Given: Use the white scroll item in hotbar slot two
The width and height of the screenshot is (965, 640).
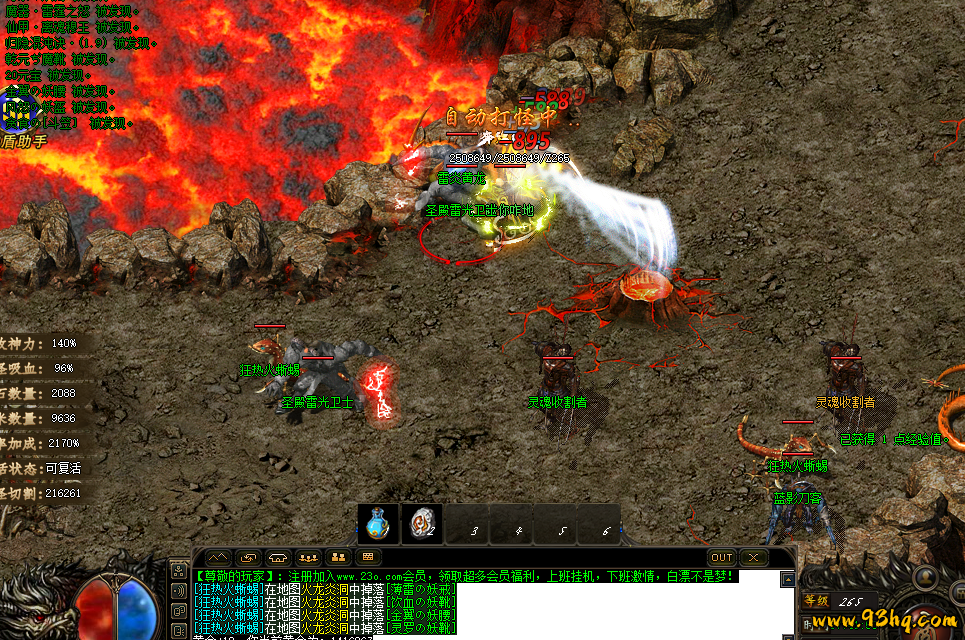Looking at the screenshot, I should [421, 525].
